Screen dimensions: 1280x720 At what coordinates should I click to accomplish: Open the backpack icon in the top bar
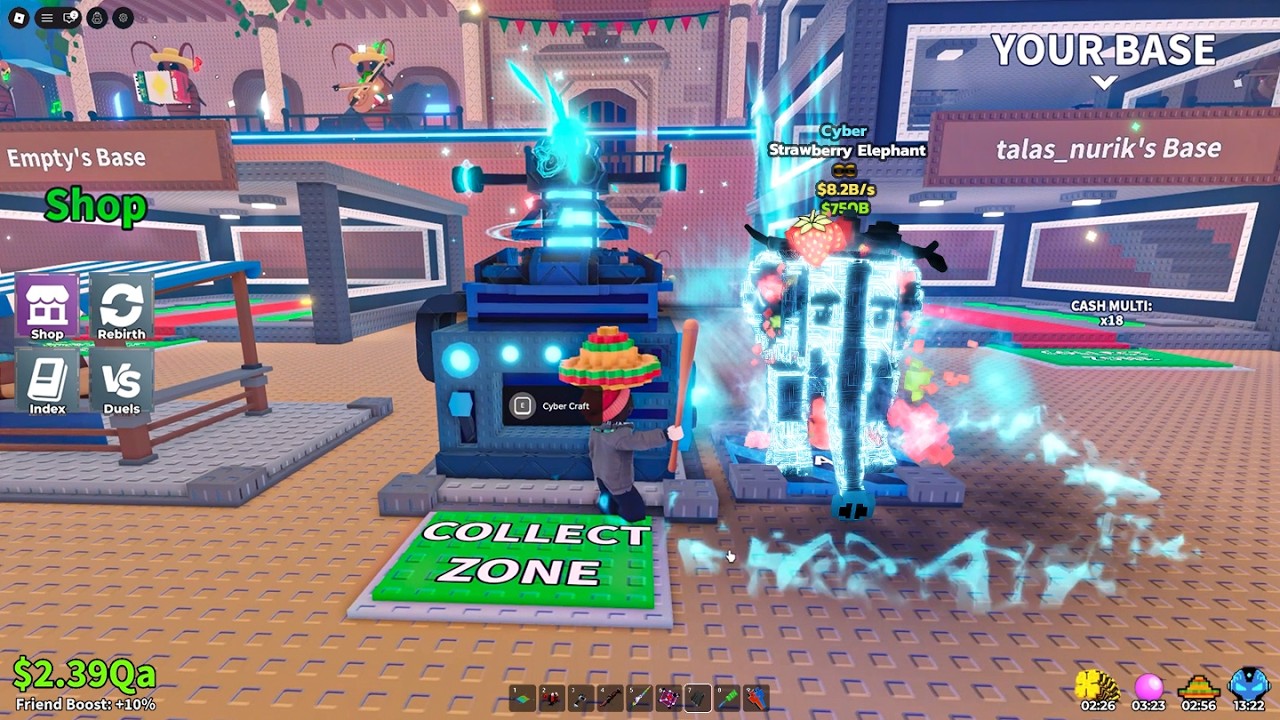[98, 17]
